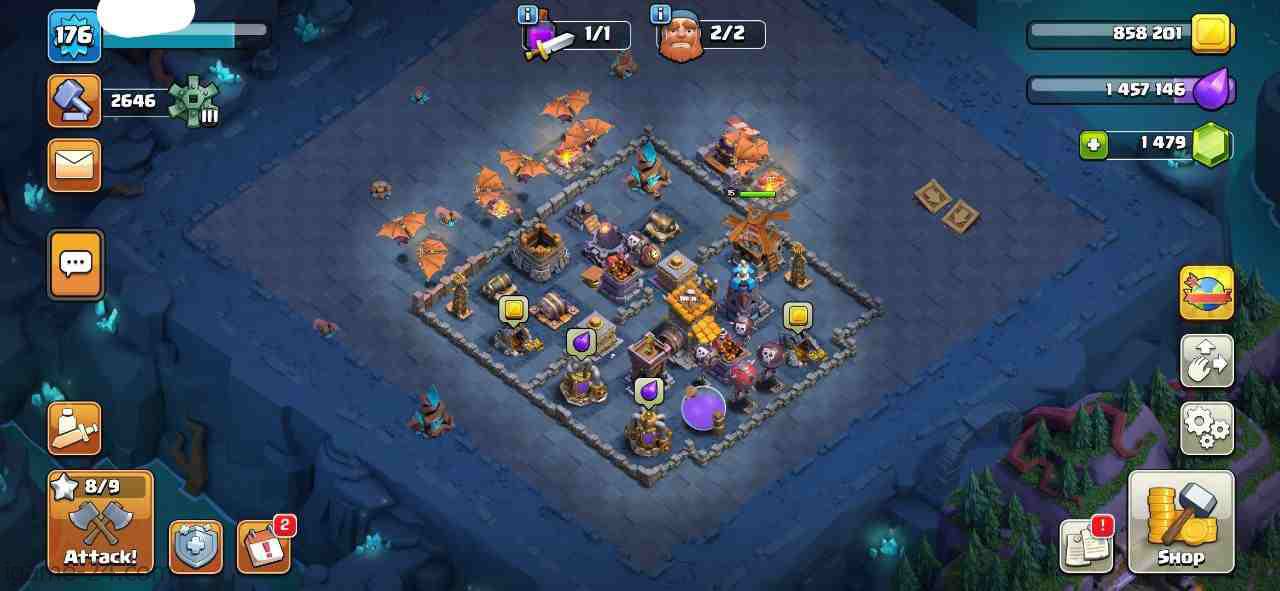Open the level 176 player profile
1280x591 pixels.
pos(74,35)
